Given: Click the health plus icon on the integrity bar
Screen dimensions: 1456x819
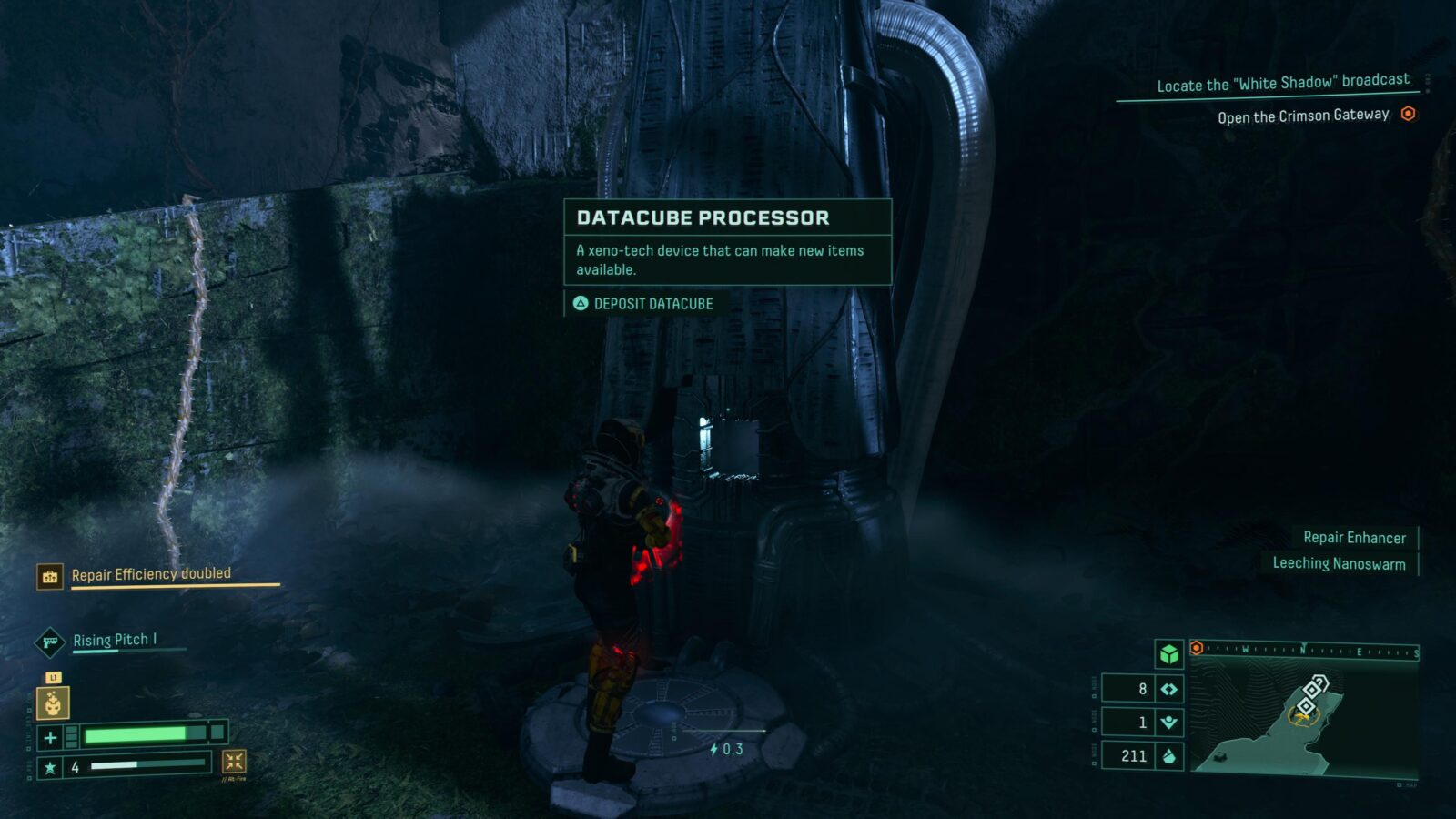Looking at the screenshot, I should coord(50,735).
